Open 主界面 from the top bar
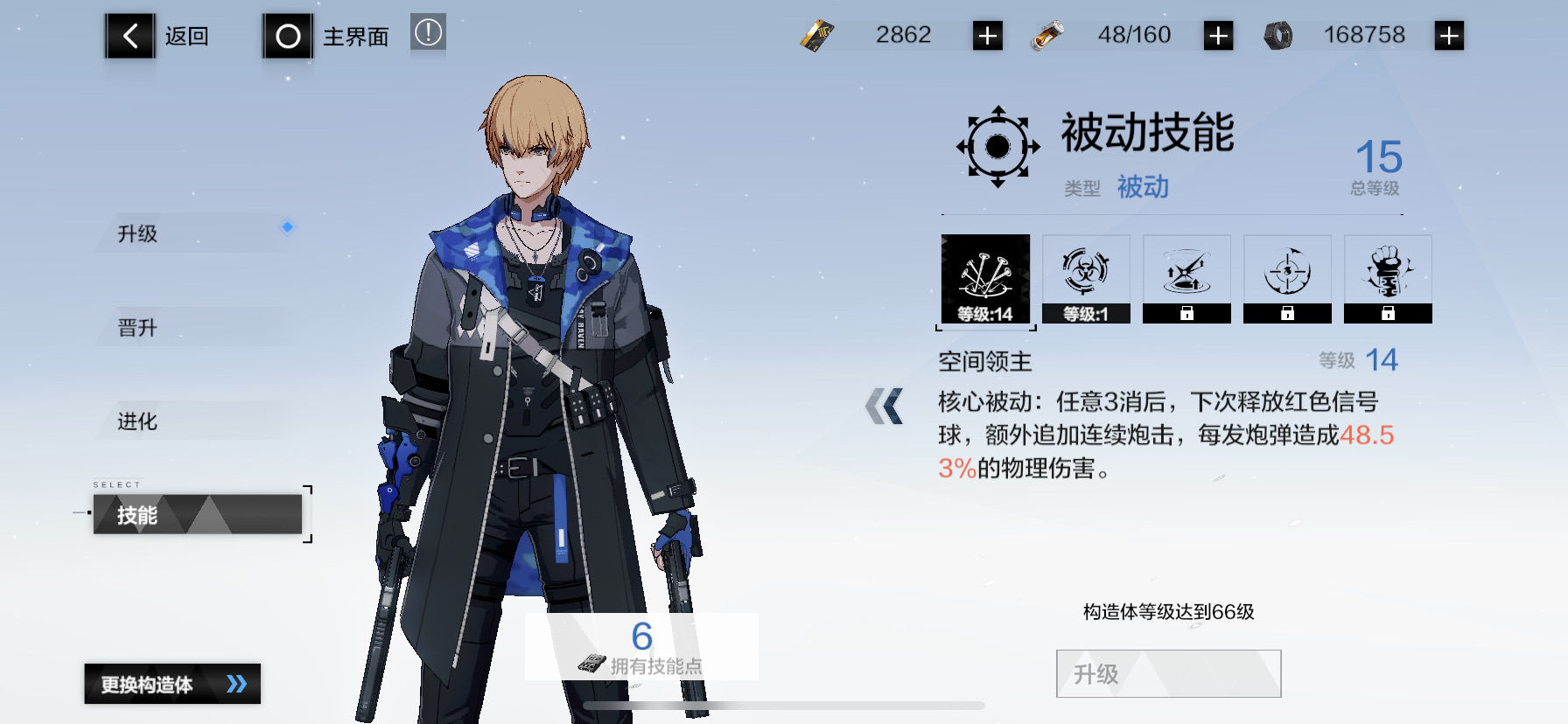The image size is (1568, 724). (287, 36)
